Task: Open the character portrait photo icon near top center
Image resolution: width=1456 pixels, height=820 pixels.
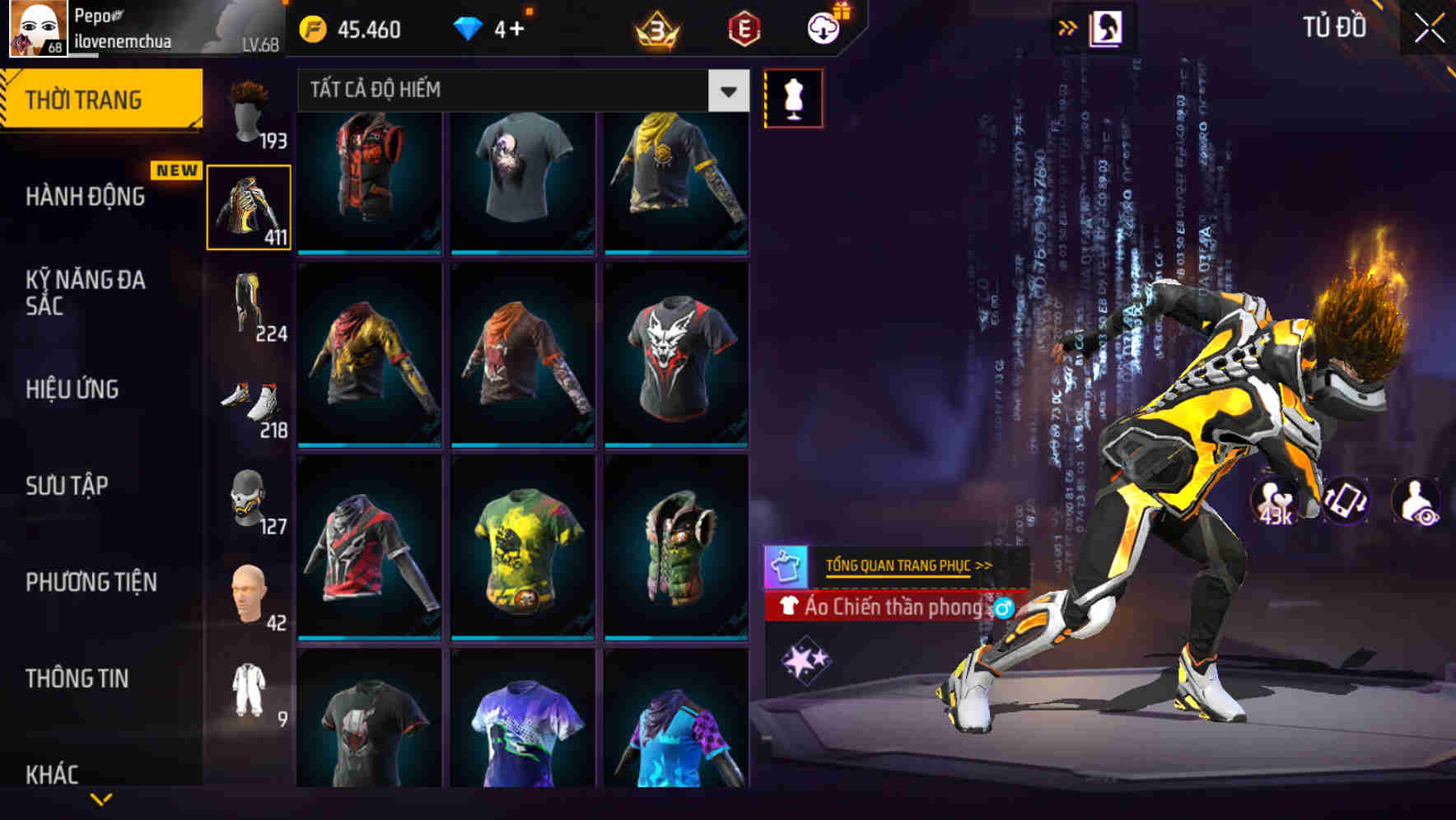Action: coord(1108,27)
